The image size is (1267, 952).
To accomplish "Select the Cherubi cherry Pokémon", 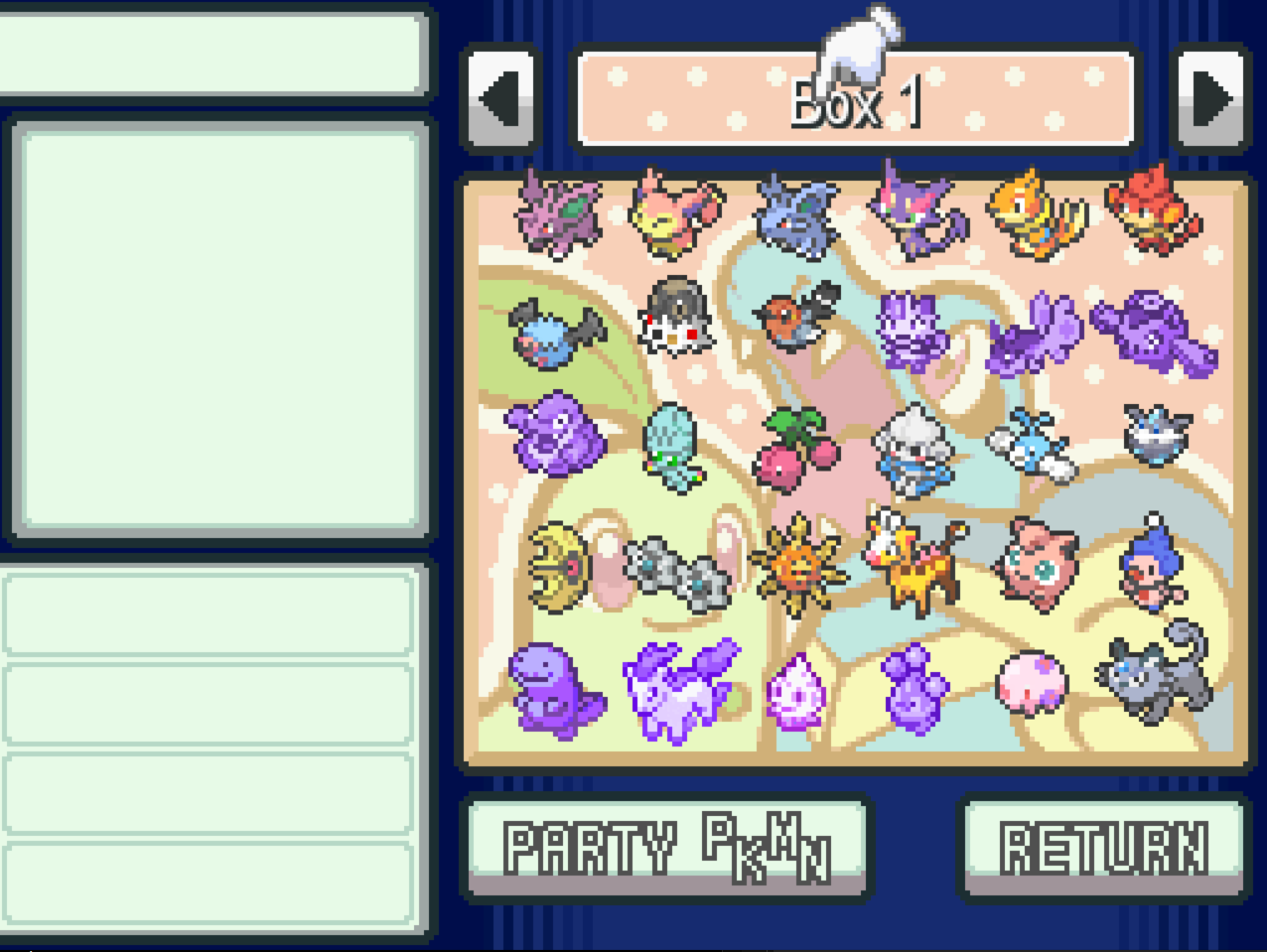I will (x=794, y=450).
